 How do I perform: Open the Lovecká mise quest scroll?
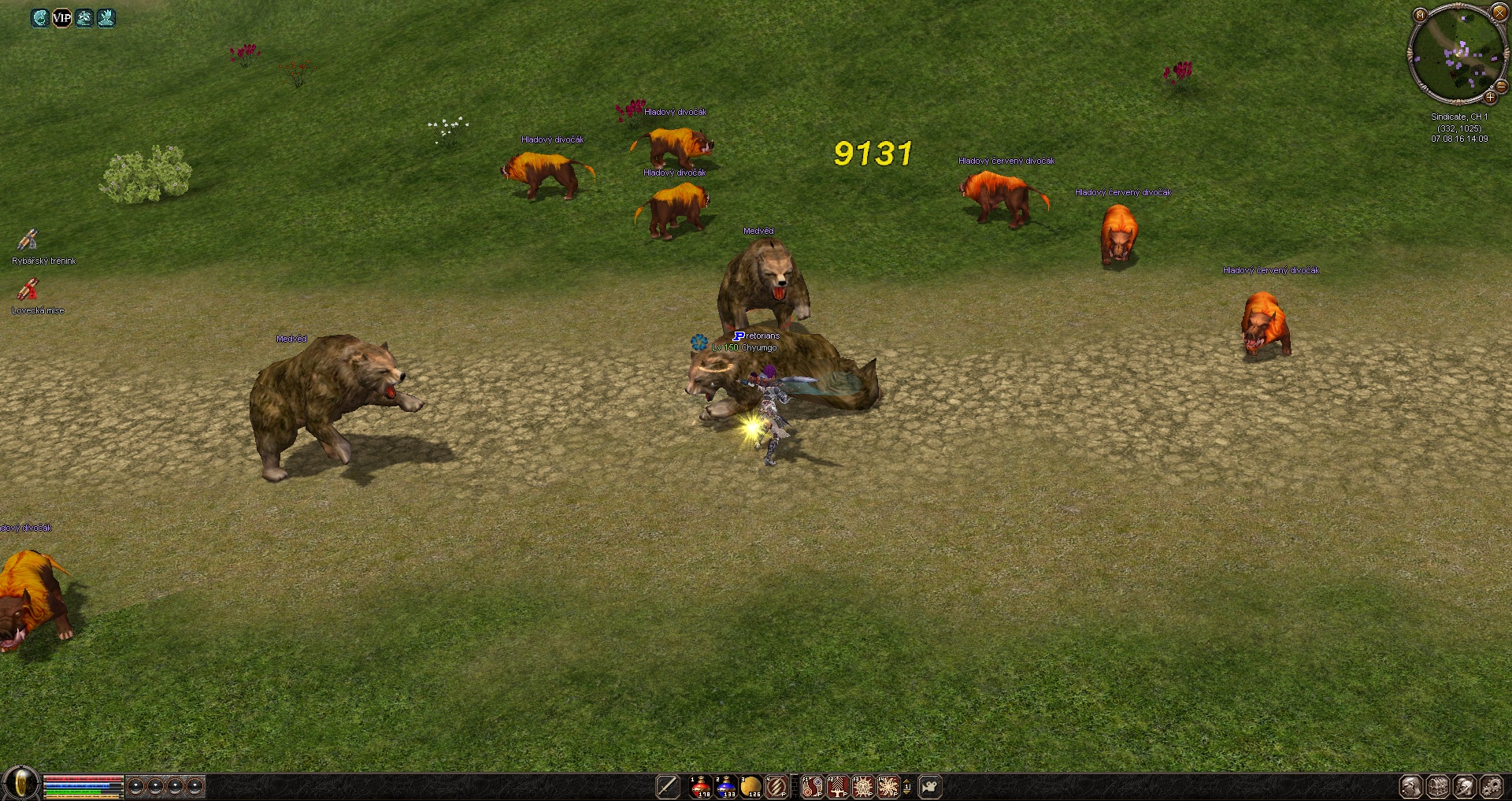pos(28,291)
